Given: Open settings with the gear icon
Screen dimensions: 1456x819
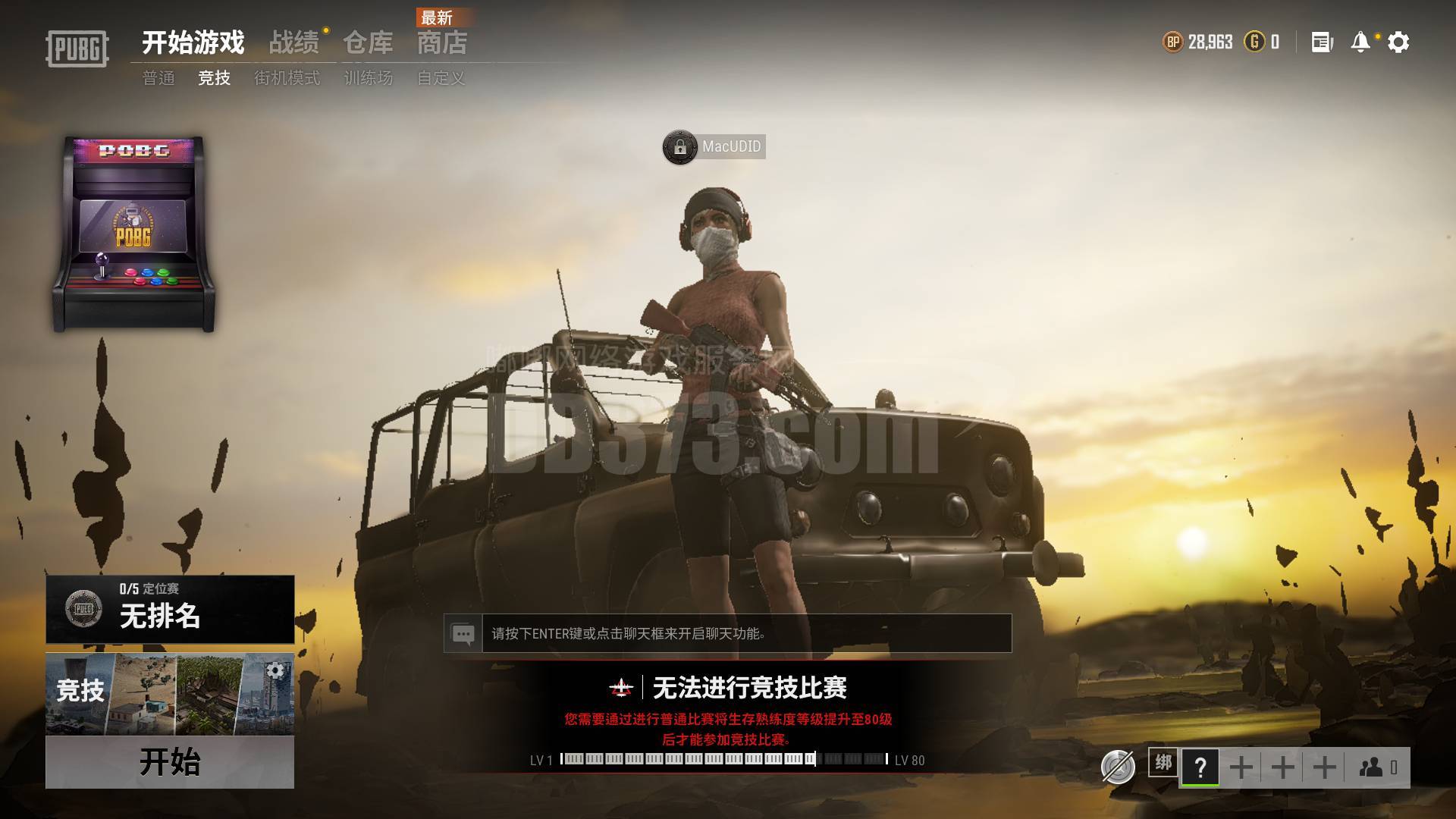Looking at the screenshot, I should pyautogui.click(x=1398, y=42).
